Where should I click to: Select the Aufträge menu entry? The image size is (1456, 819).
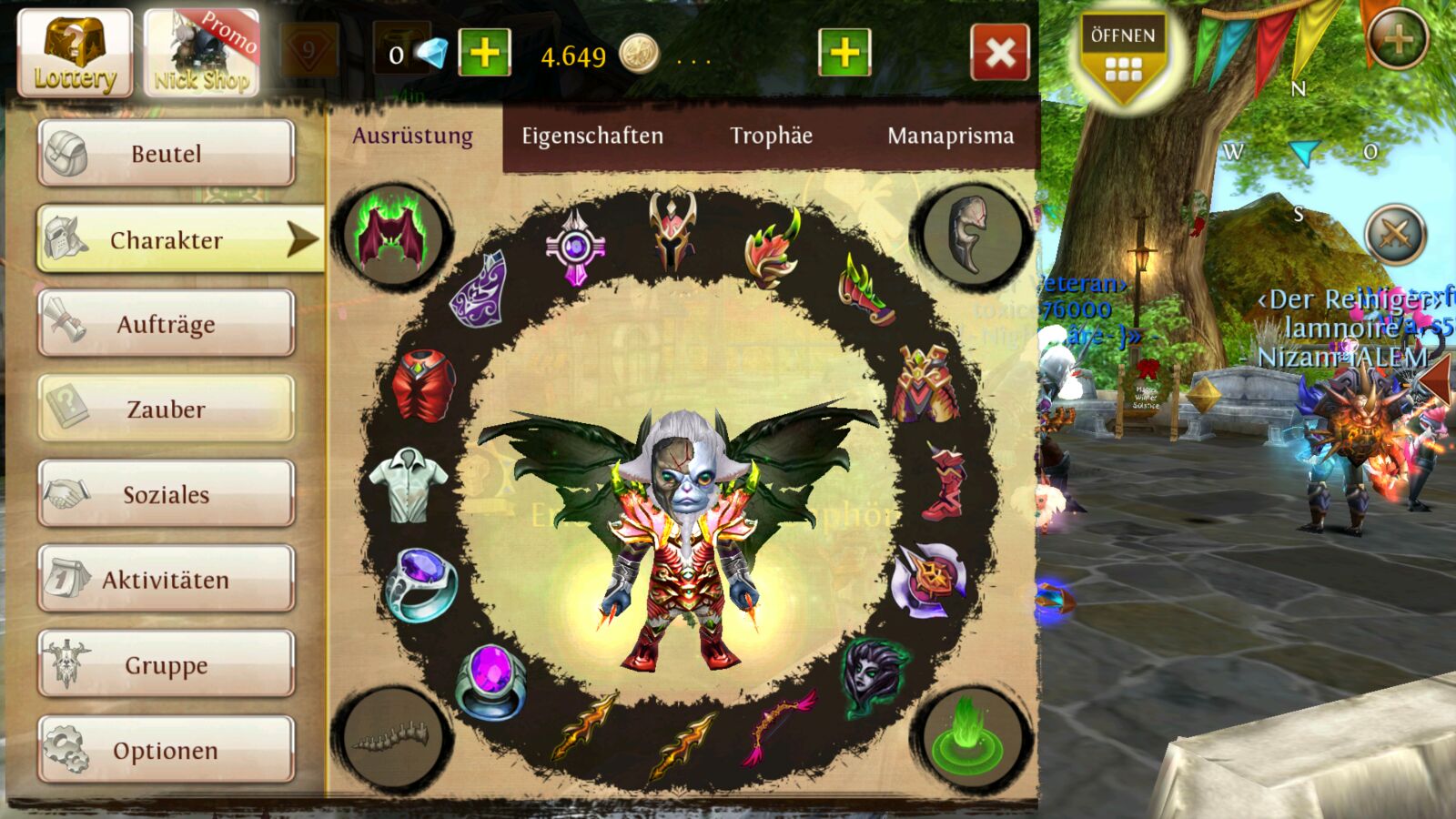(167, 324)
